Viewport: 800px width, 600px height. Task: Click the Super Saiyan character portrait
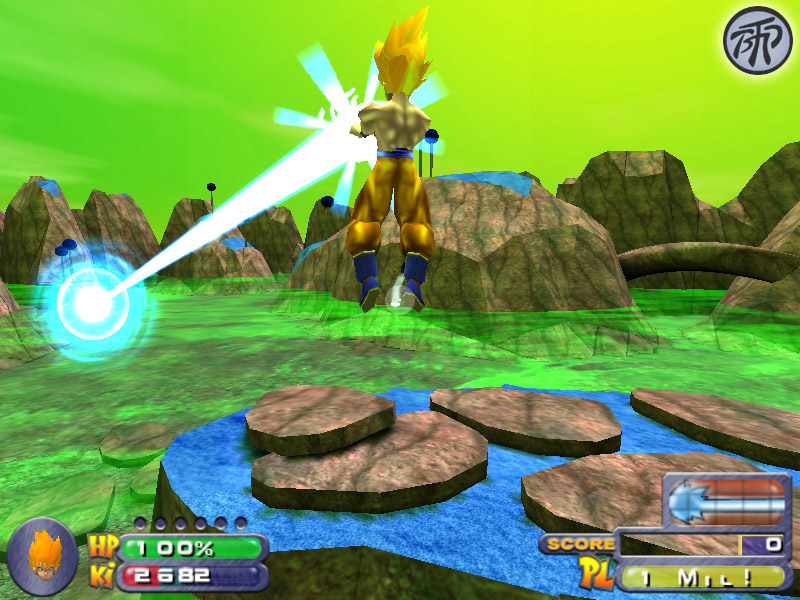coord(42,557)
